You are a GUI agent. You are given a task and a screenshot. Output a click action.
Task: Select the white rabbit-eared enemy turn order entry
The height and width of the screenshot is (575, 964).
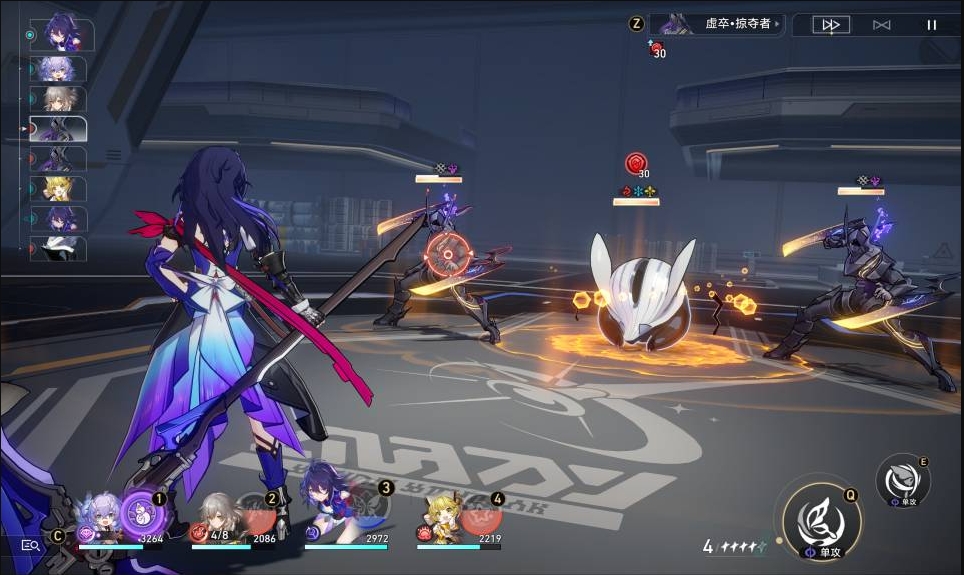(60, 249)
